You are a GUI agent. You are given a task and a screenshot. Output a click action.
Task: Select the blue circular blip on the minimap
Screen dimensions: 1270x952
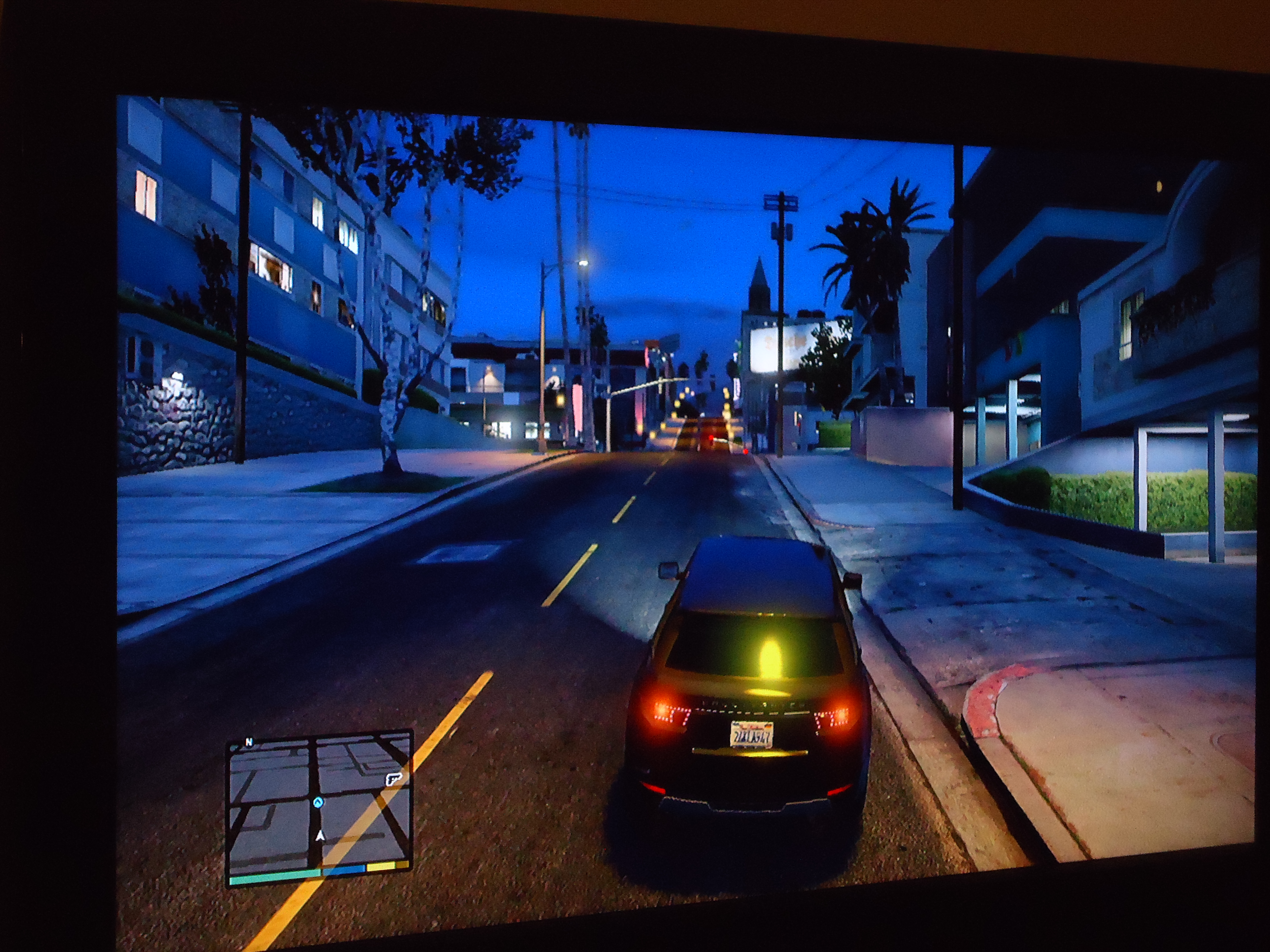317,802
